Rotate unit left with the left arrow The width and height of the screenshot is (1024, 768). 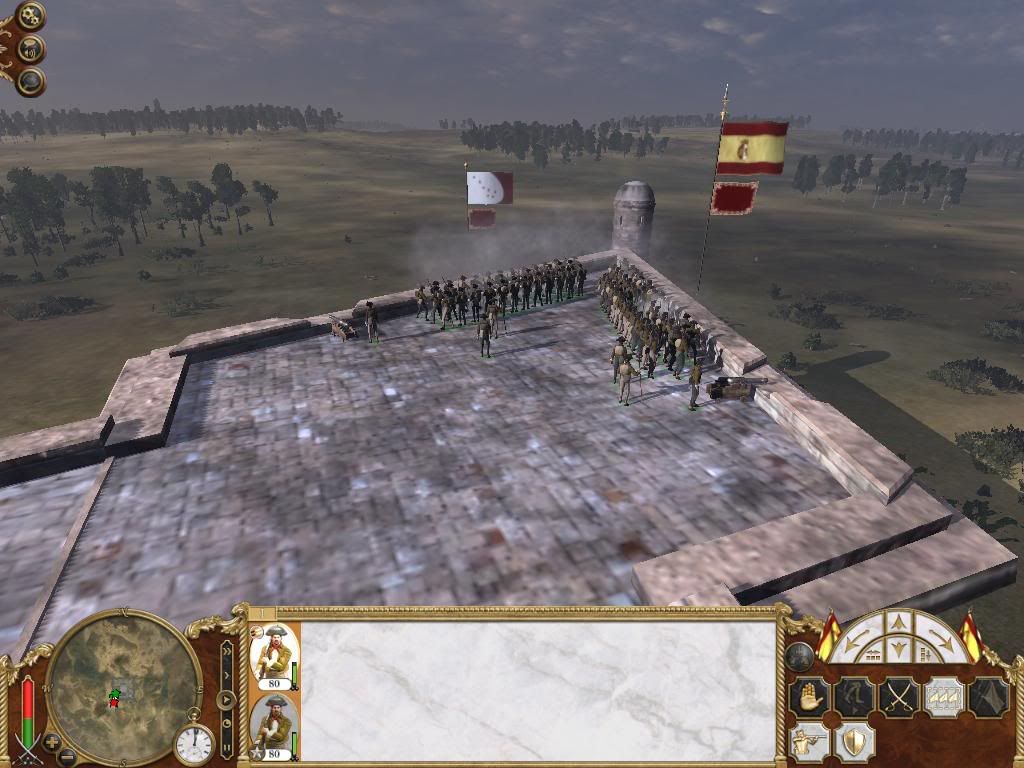[x=855, y=639]
